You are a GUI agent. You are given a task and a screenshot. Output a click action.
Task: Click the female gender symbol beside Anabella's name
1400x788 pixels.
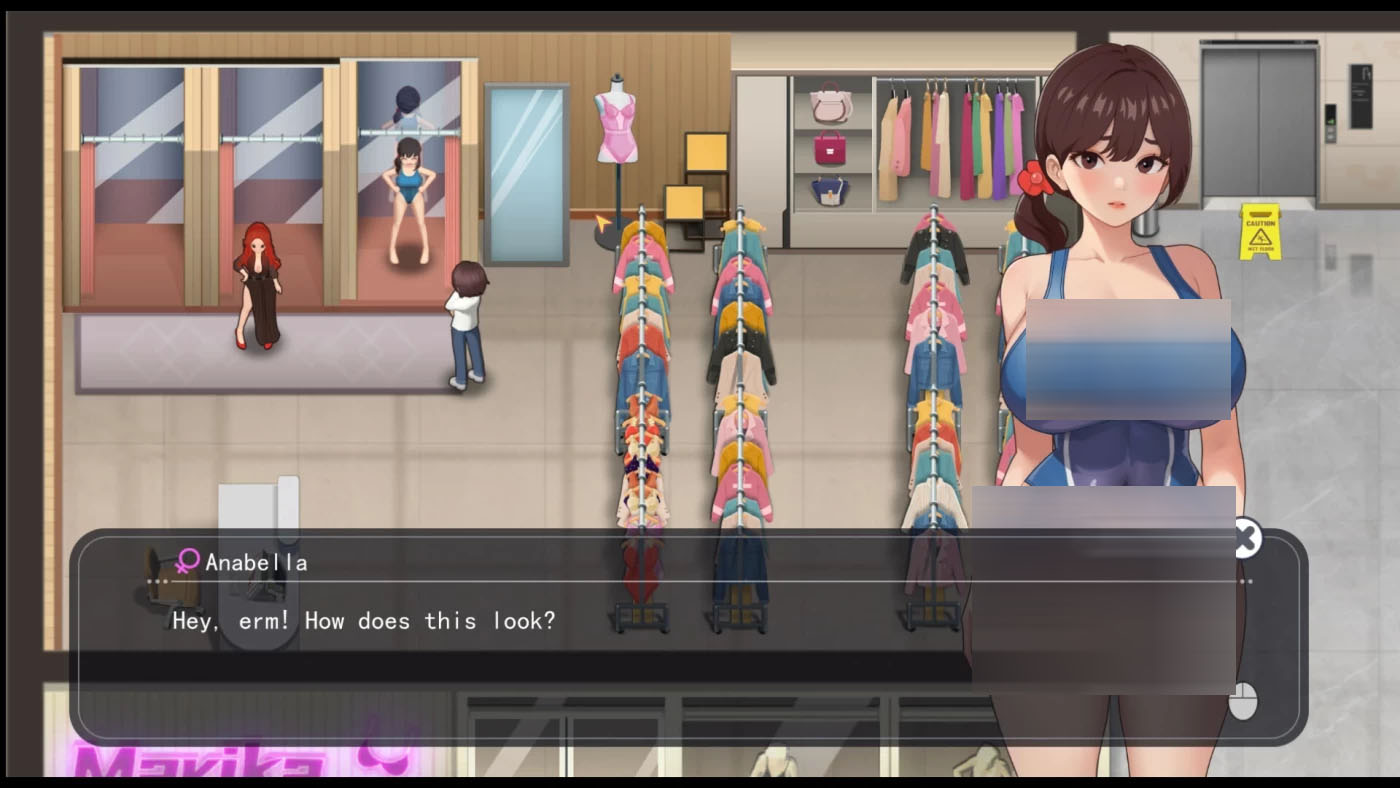pos(185,562)
